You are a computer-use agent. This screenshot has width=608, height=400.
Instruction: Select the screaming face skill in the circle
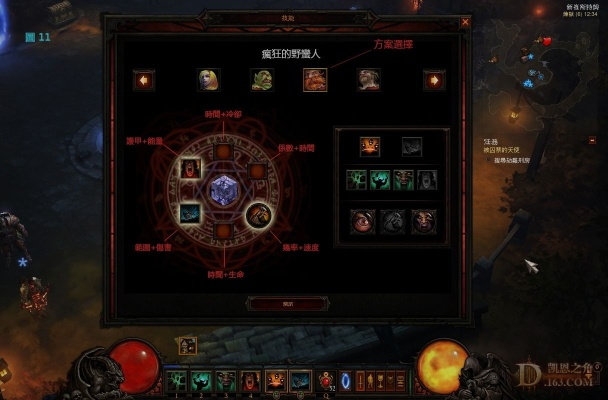pyautogui.click(x=190, y=169)
